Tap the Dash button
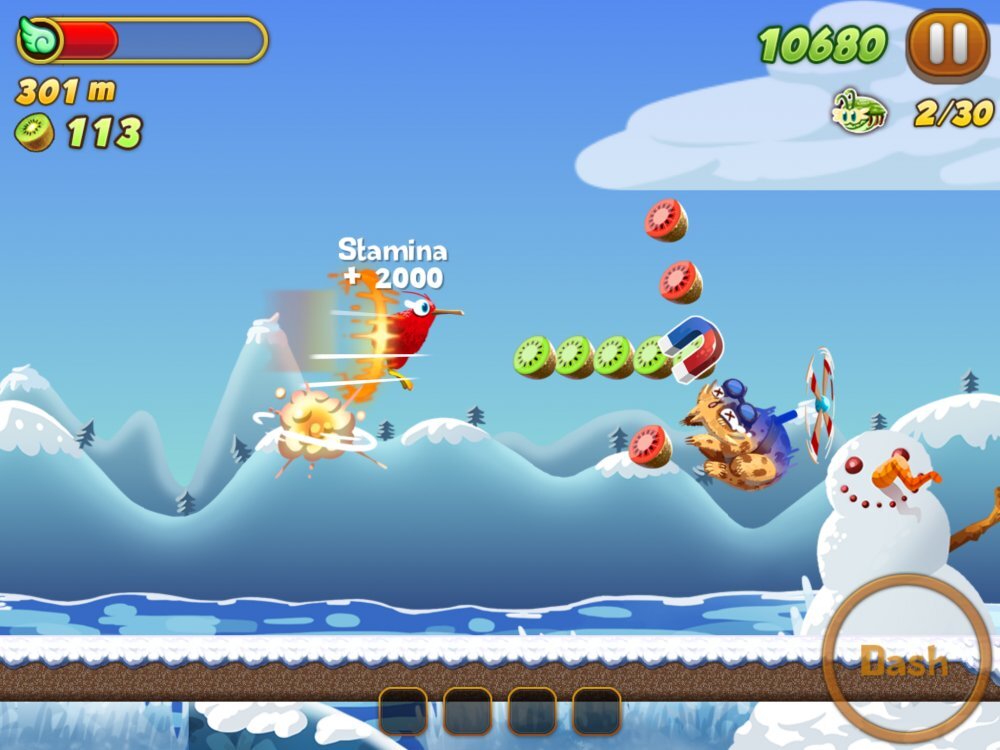The image size is (1000, 750). 905,659
